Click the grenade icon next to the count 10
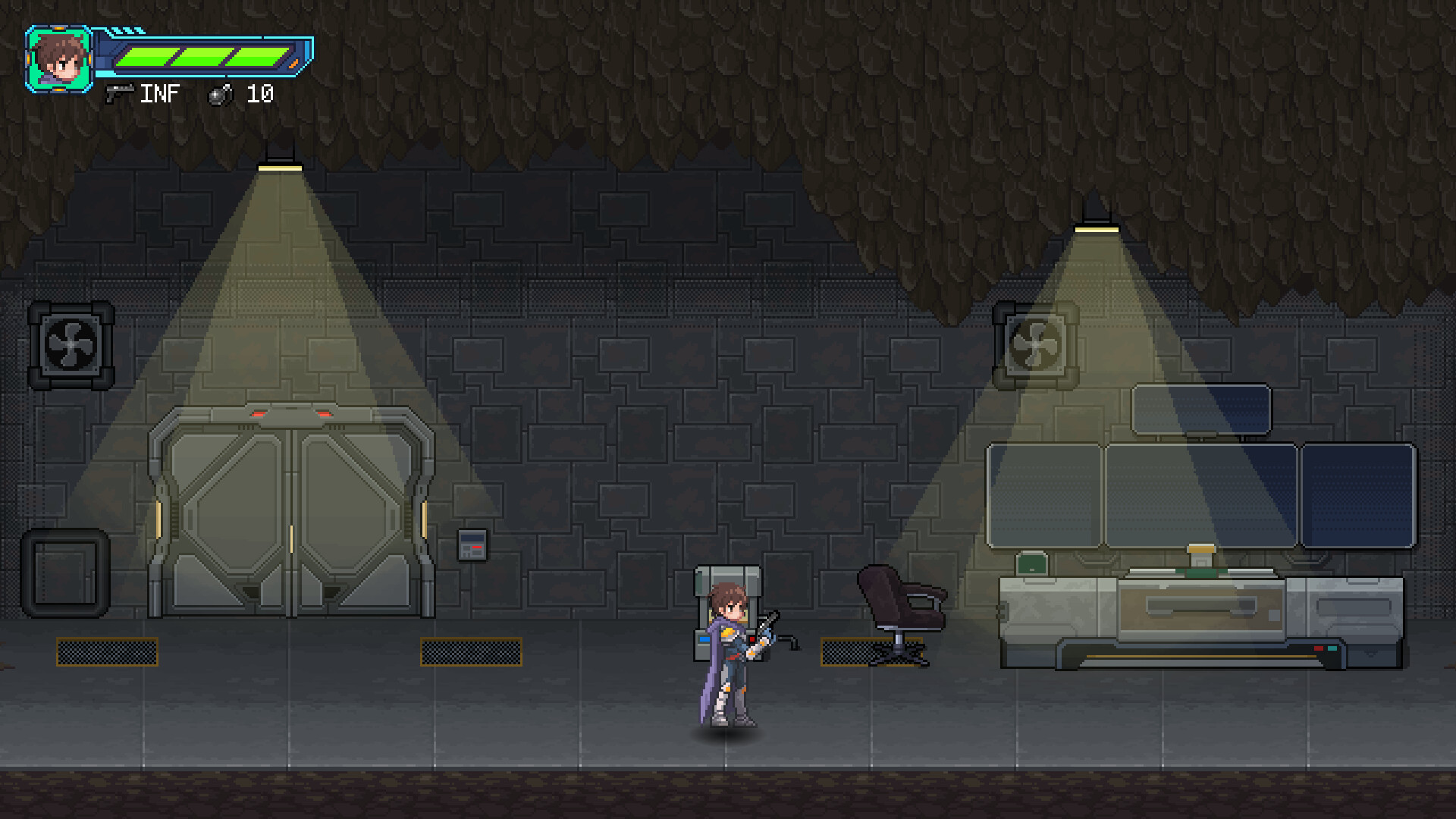The height and width of the screenshot is (819, 1456). tap(220, 94)
